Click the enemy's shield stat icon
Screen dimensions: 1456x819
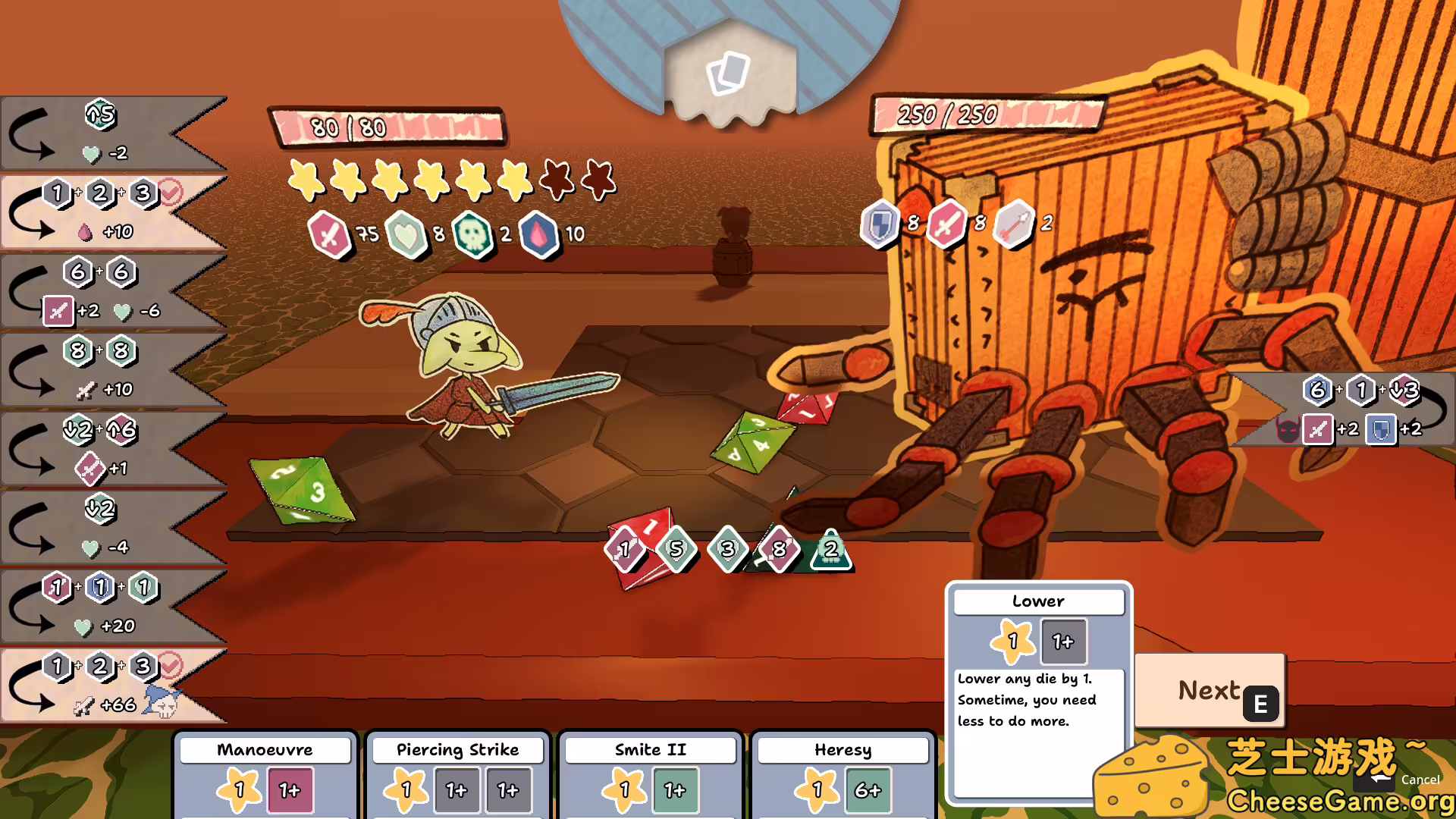[880, 223]
